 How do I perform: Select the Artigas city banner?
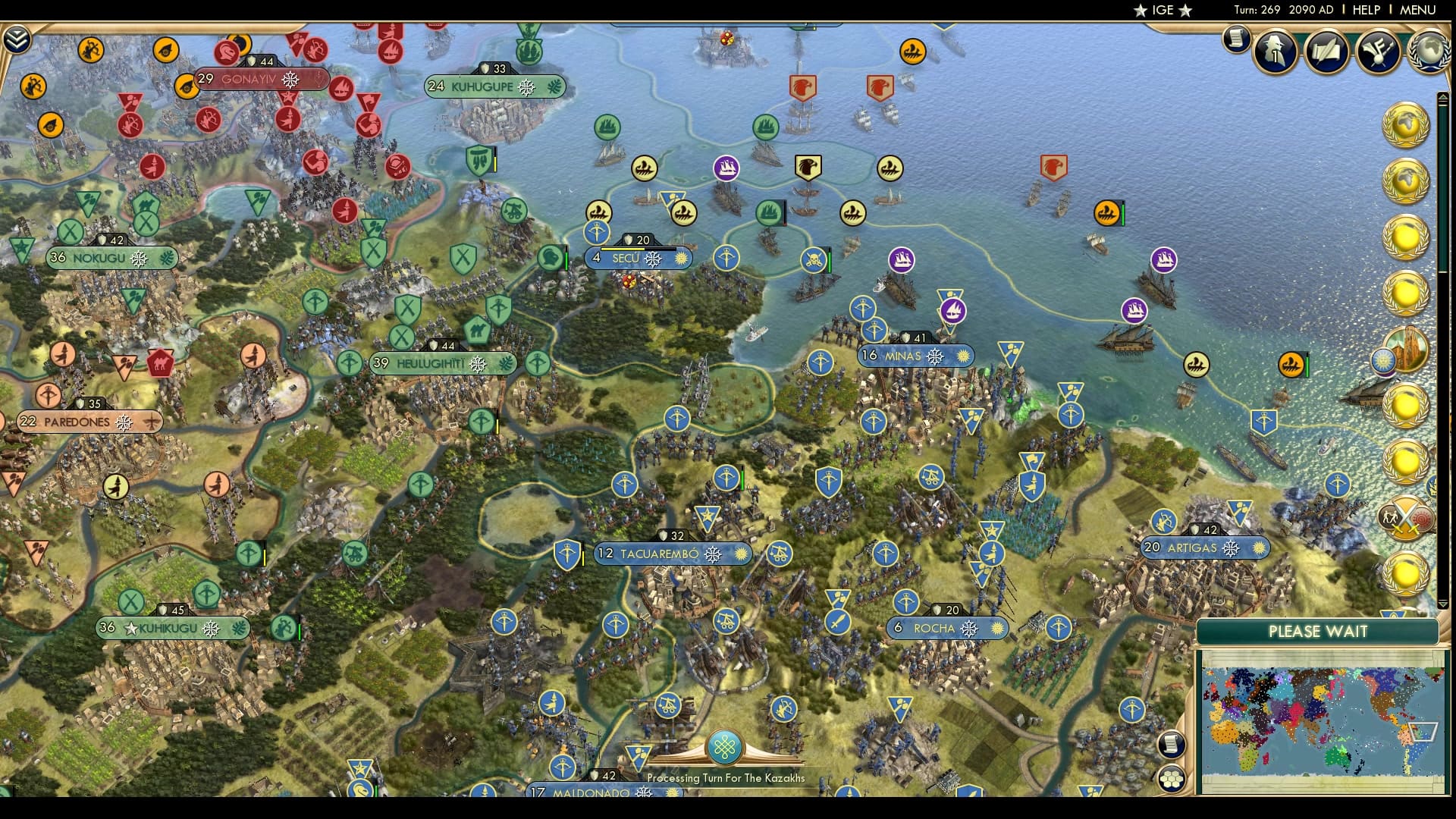click(1192, 548)
